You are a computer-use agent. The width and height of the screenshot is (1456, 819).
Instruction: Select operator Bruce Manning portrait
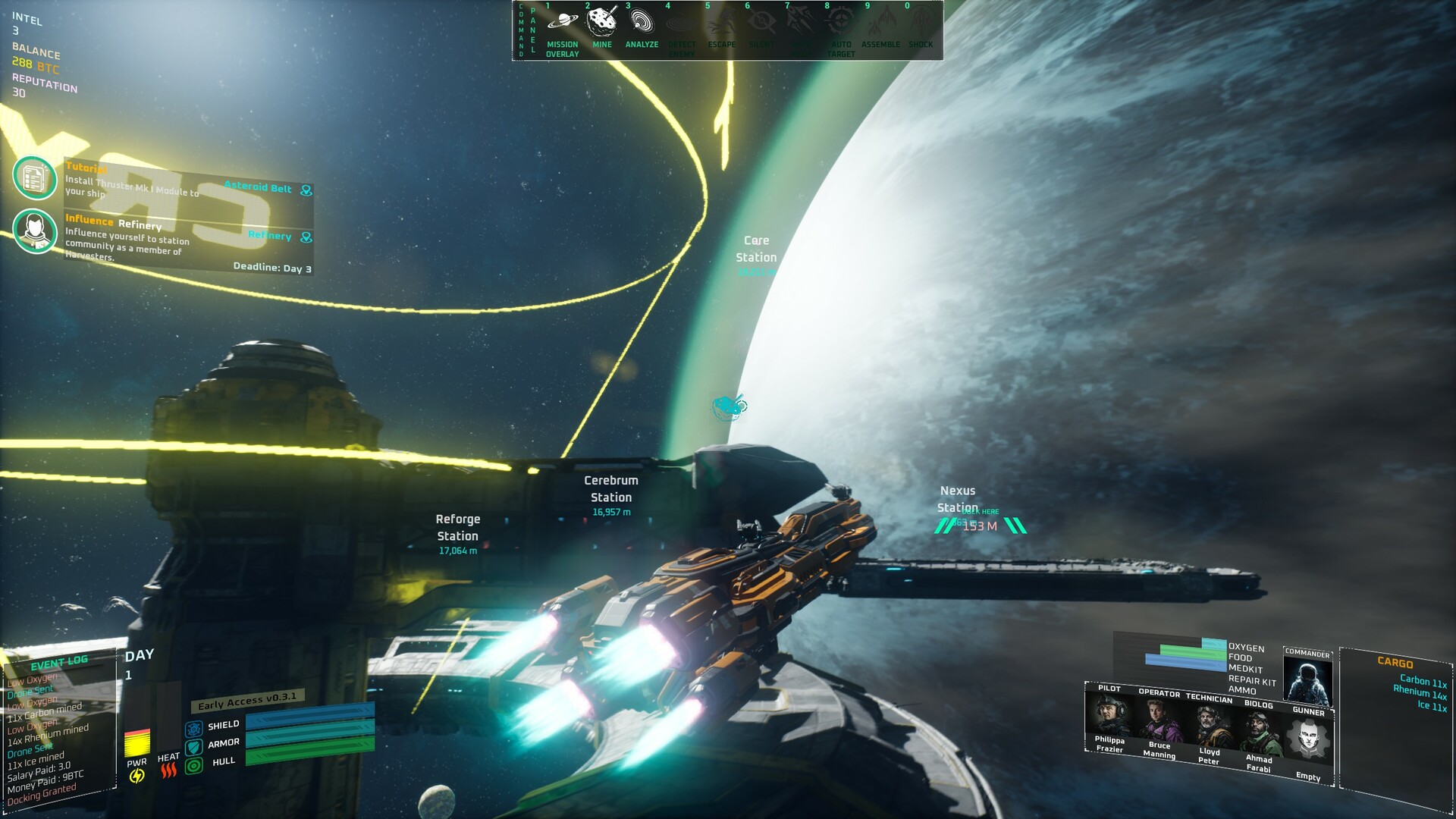[x=1159, y=720]
